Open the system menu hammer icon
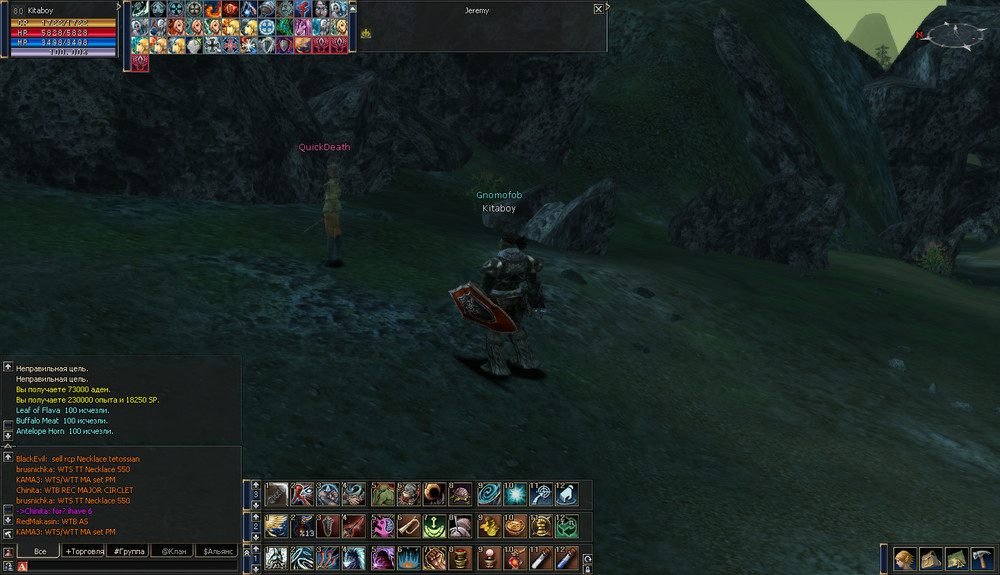The width and height of the screenshot is (1000, 575). 980,559
